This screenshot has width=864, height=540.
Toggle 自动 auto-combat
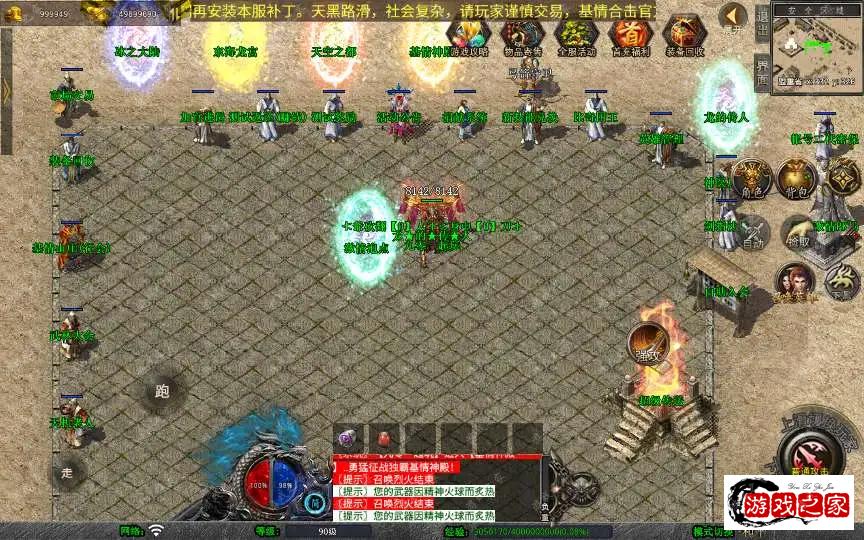[x=752, y=232]
